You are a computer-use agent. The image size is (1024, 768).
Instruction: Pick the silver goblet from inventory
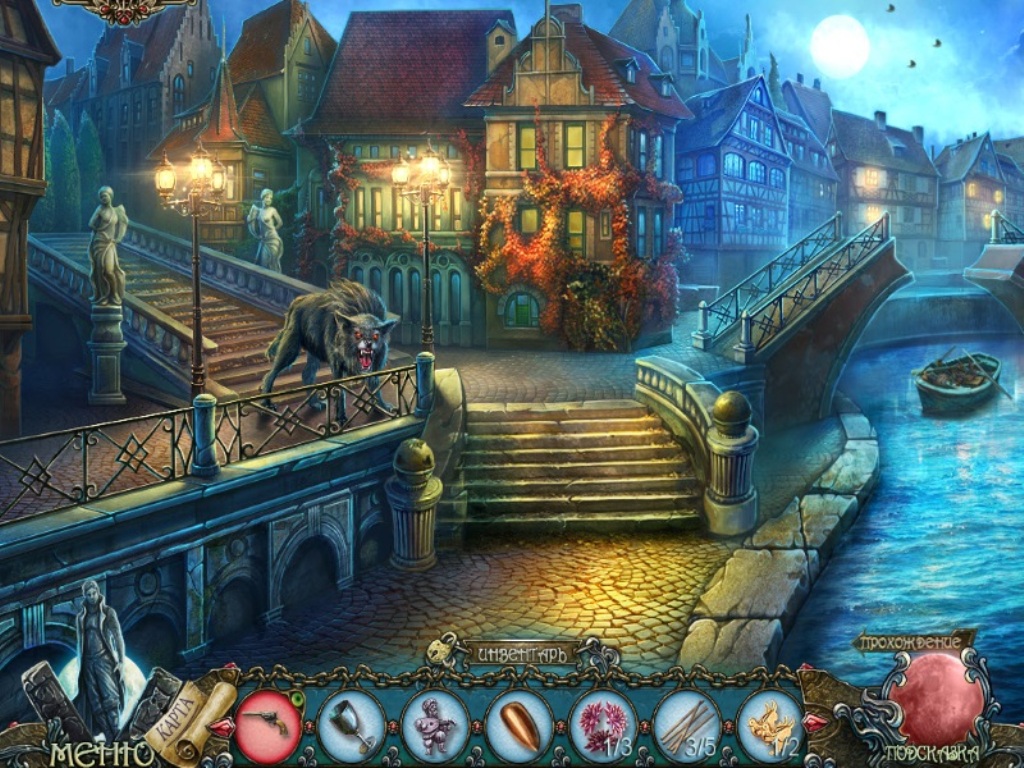click(x=351, y=724)
